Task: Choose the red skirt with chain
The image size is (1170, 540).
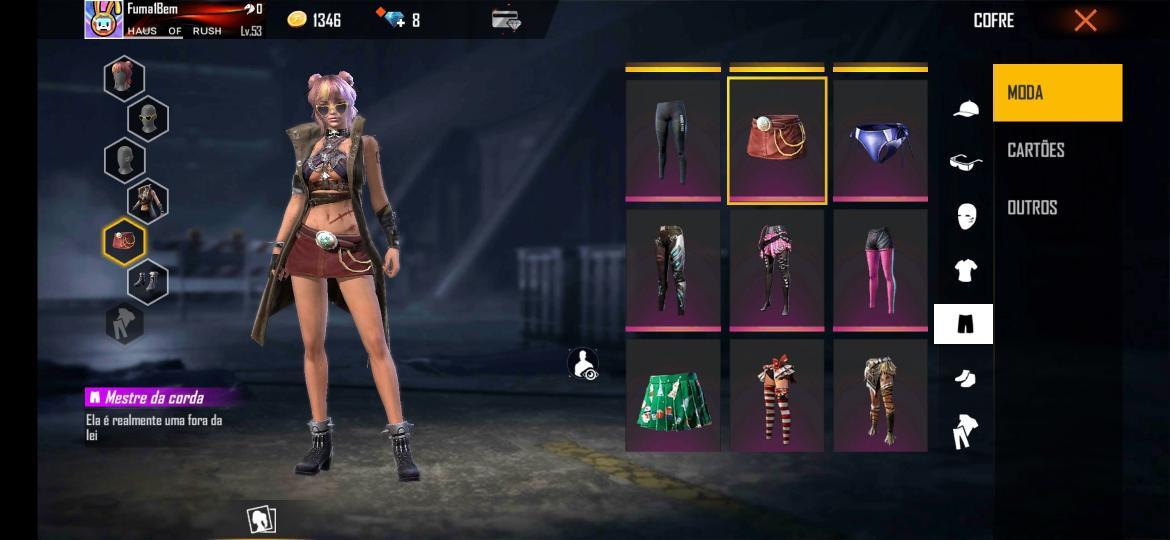Action: point(777,141)
